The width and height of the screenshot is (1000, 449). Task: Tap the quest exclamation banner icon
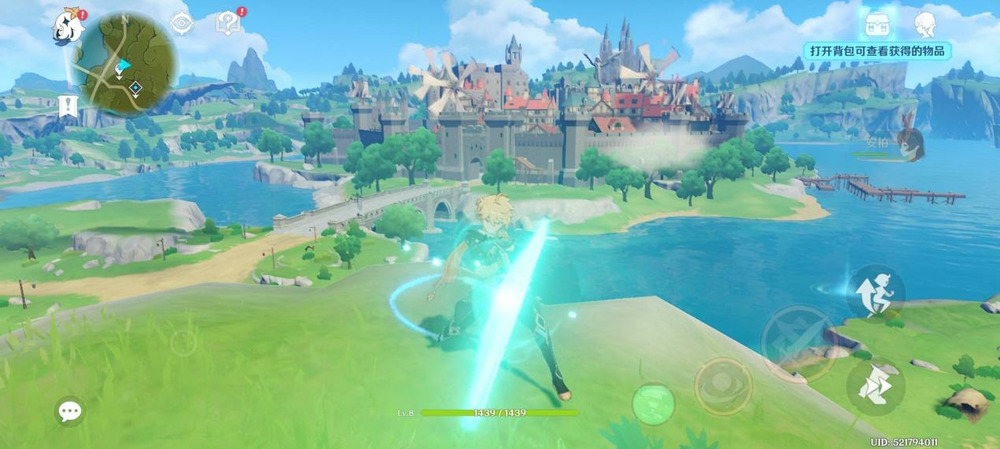tap(68, 105)
